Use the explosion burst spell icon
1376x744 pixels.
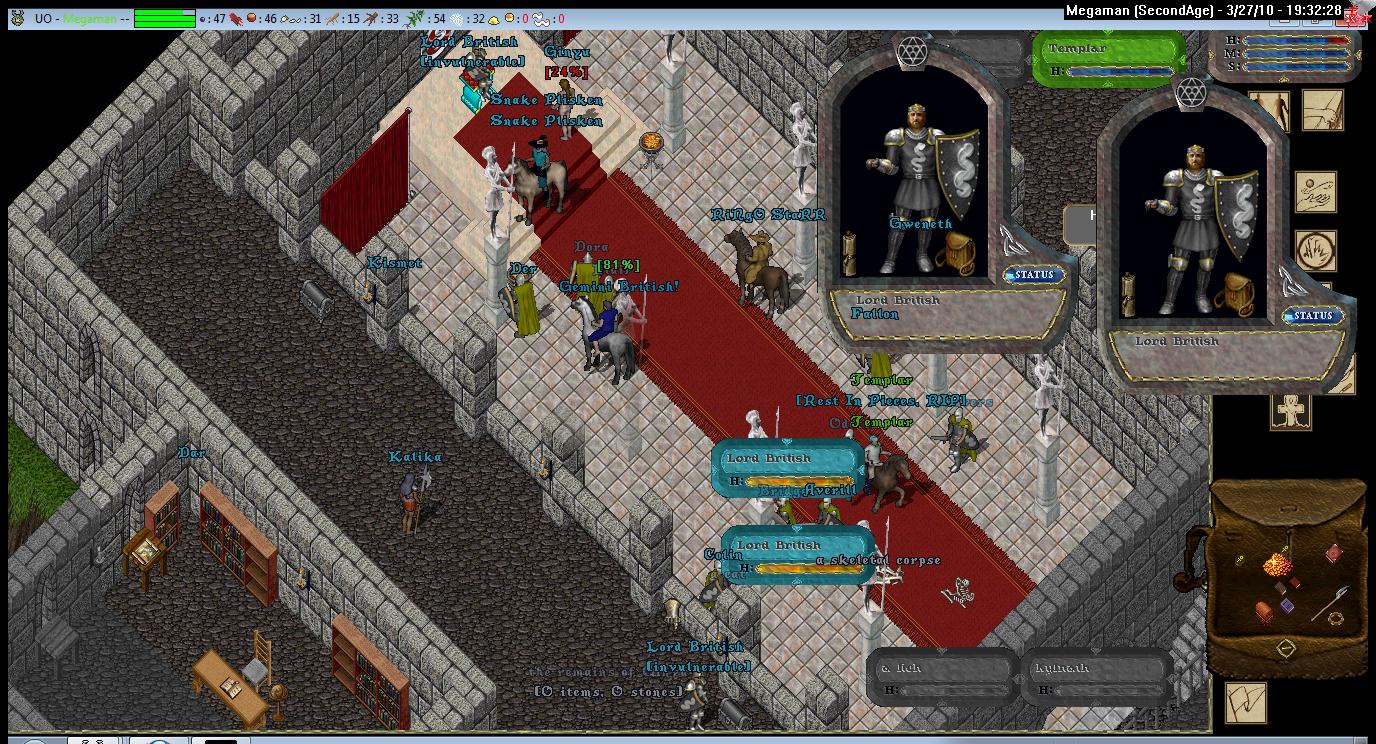[1316, 251]
